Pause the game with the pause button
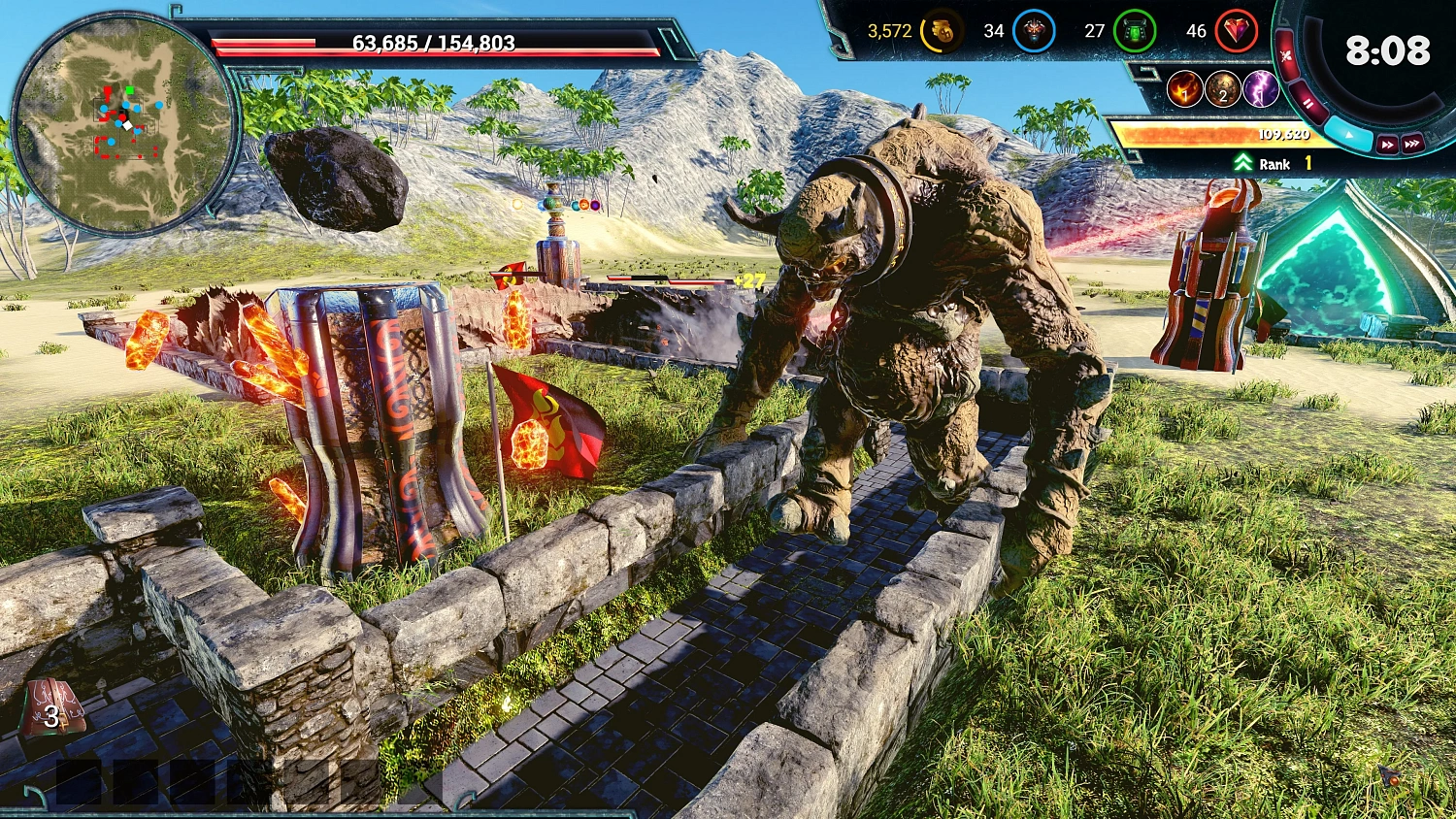Image resolution: width=1456 pixels, height=819 pixels. [x=1310, y=102]
